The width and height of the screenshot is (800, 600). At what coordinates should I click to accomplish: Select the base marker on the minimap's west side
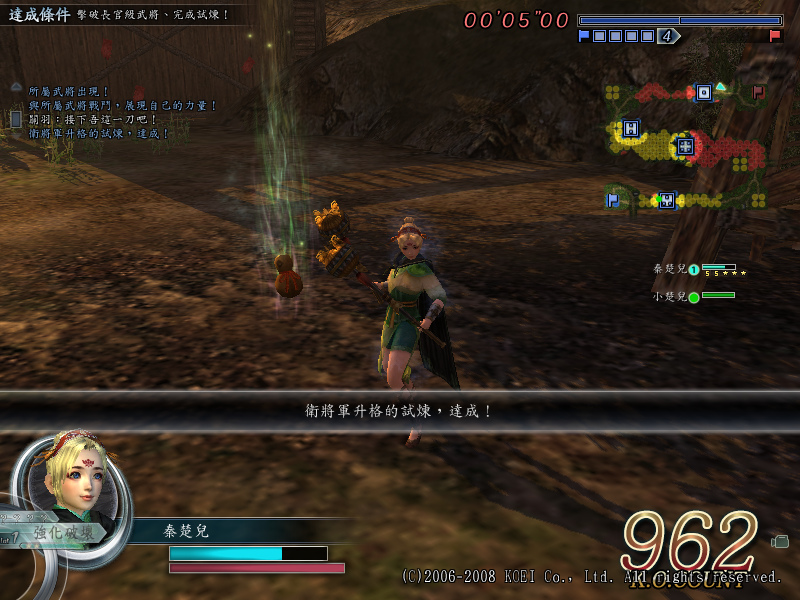tap(630, 128)
